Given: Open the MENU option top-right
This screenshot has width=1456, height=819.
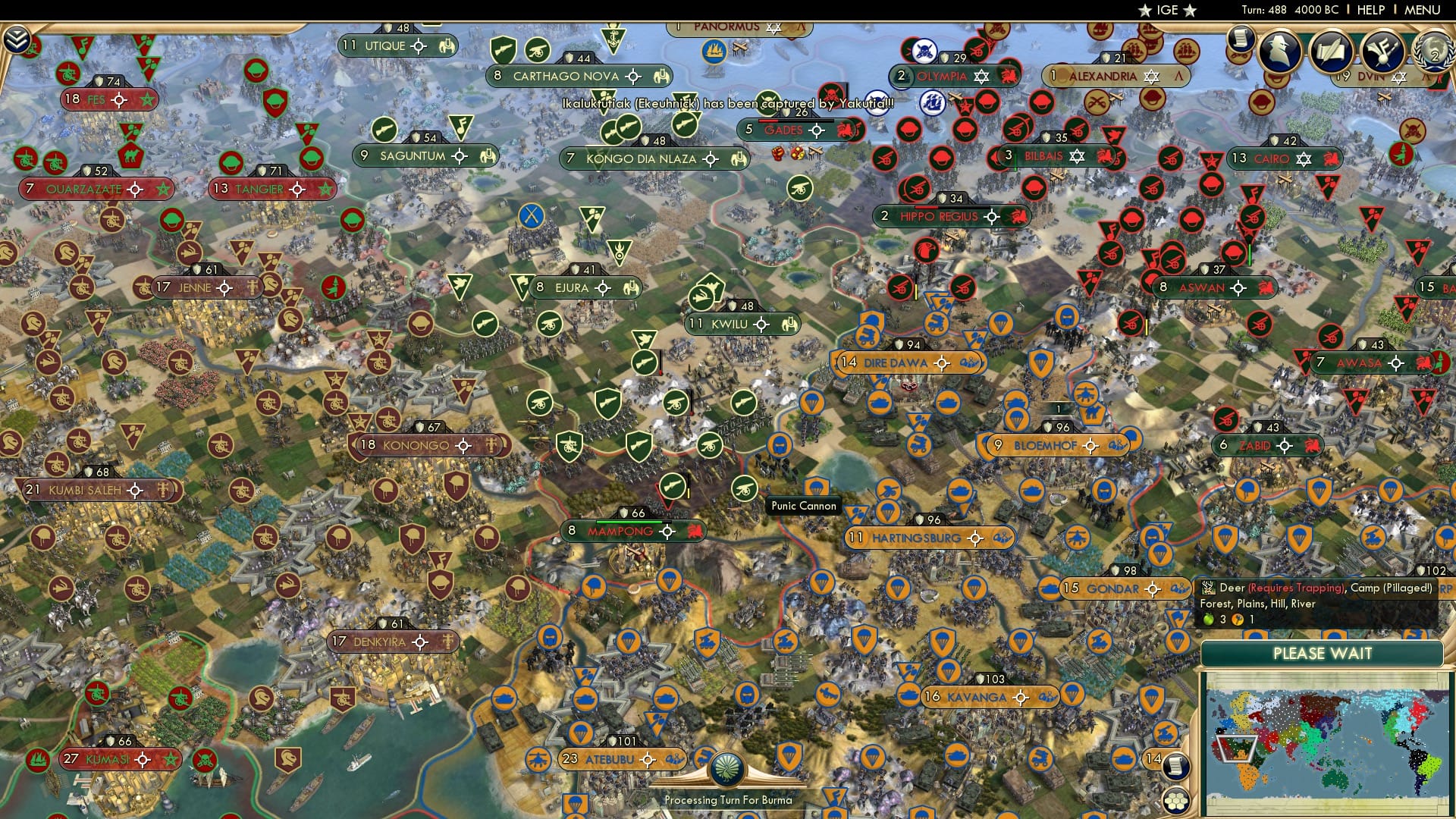Looking at the screenshot, I should click(x=1424, y=11).
